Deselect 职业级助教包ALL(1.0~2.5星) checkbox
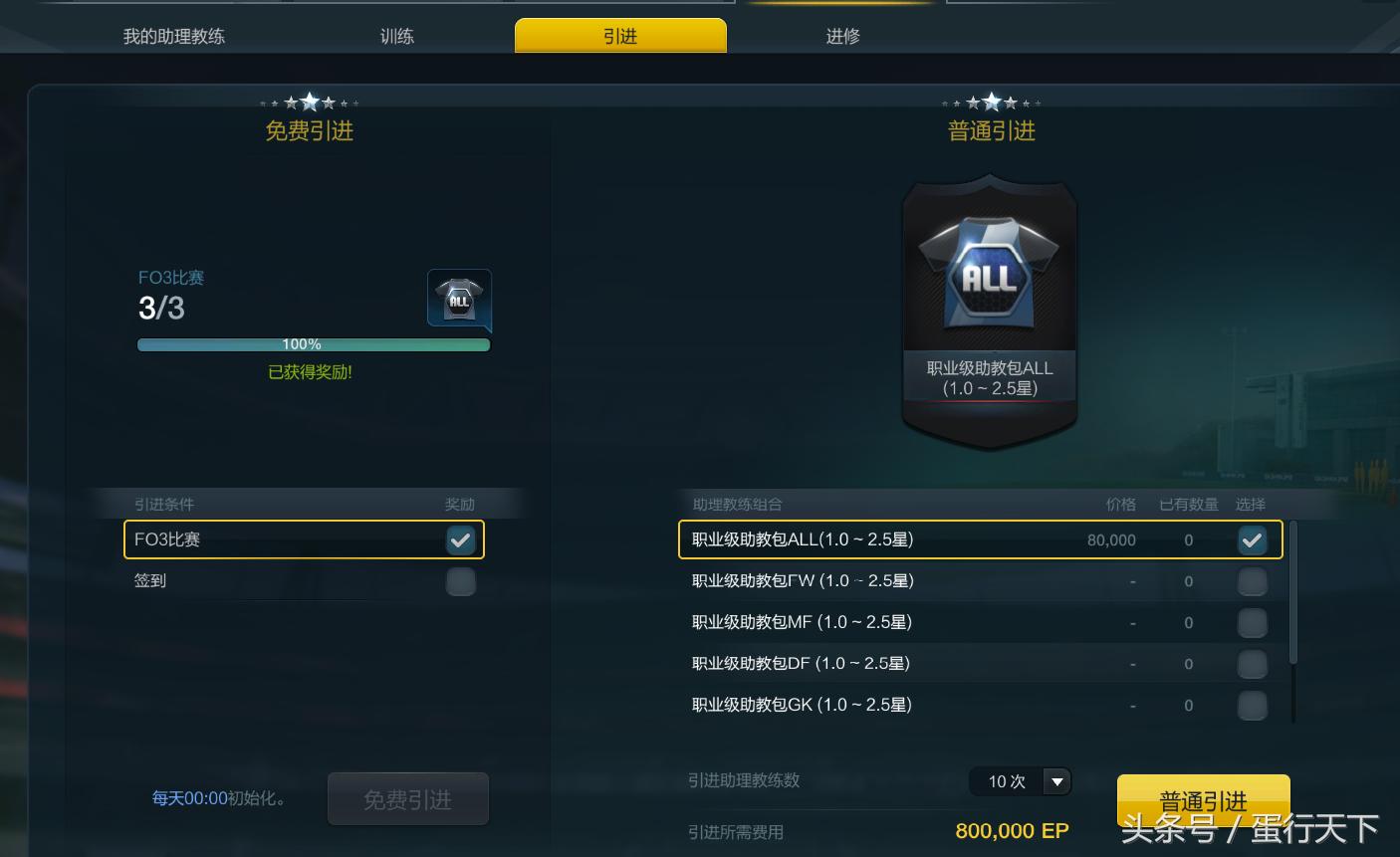 click(1252, 539)
